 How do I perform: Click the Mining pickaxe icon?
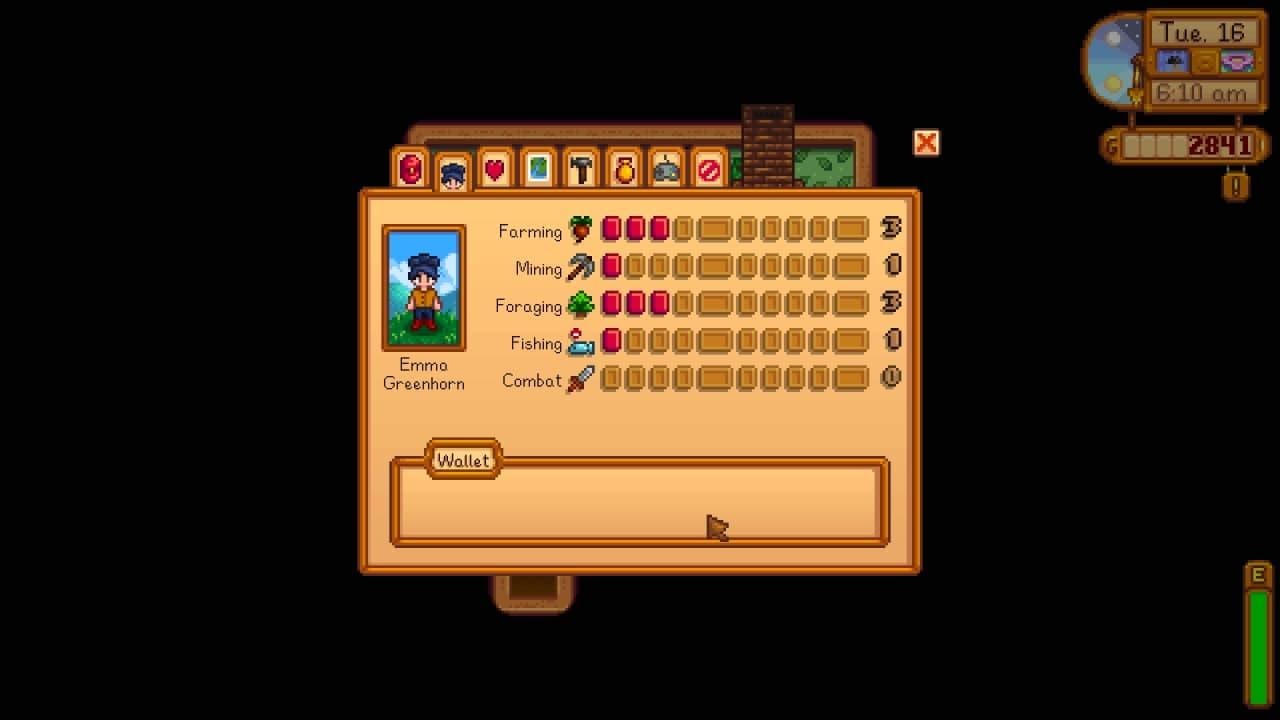[579, 267]
